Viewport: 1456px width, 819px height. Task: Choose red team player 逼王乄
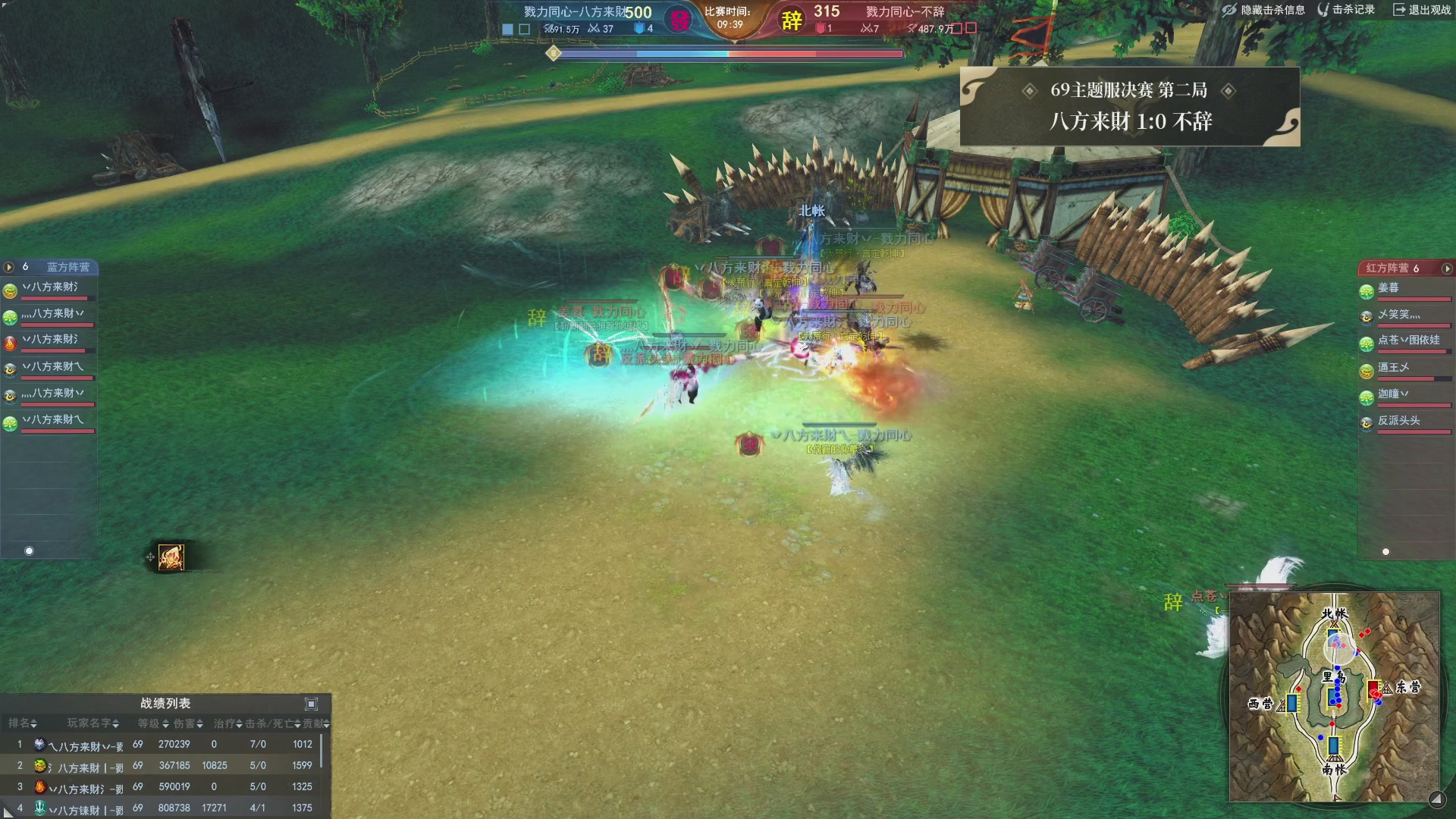[x=1394, y=368]
